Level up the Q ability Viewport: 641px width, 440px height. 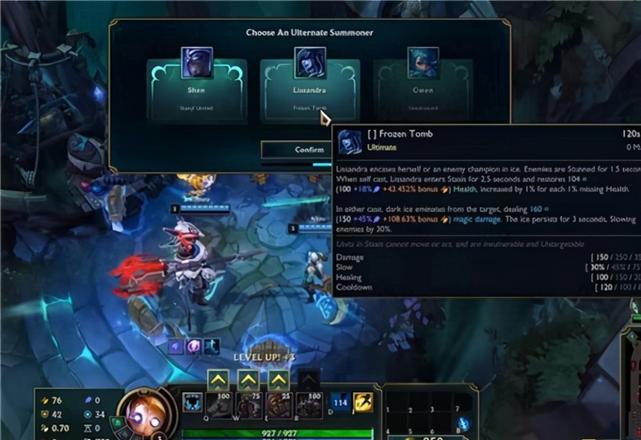(219, 380)
